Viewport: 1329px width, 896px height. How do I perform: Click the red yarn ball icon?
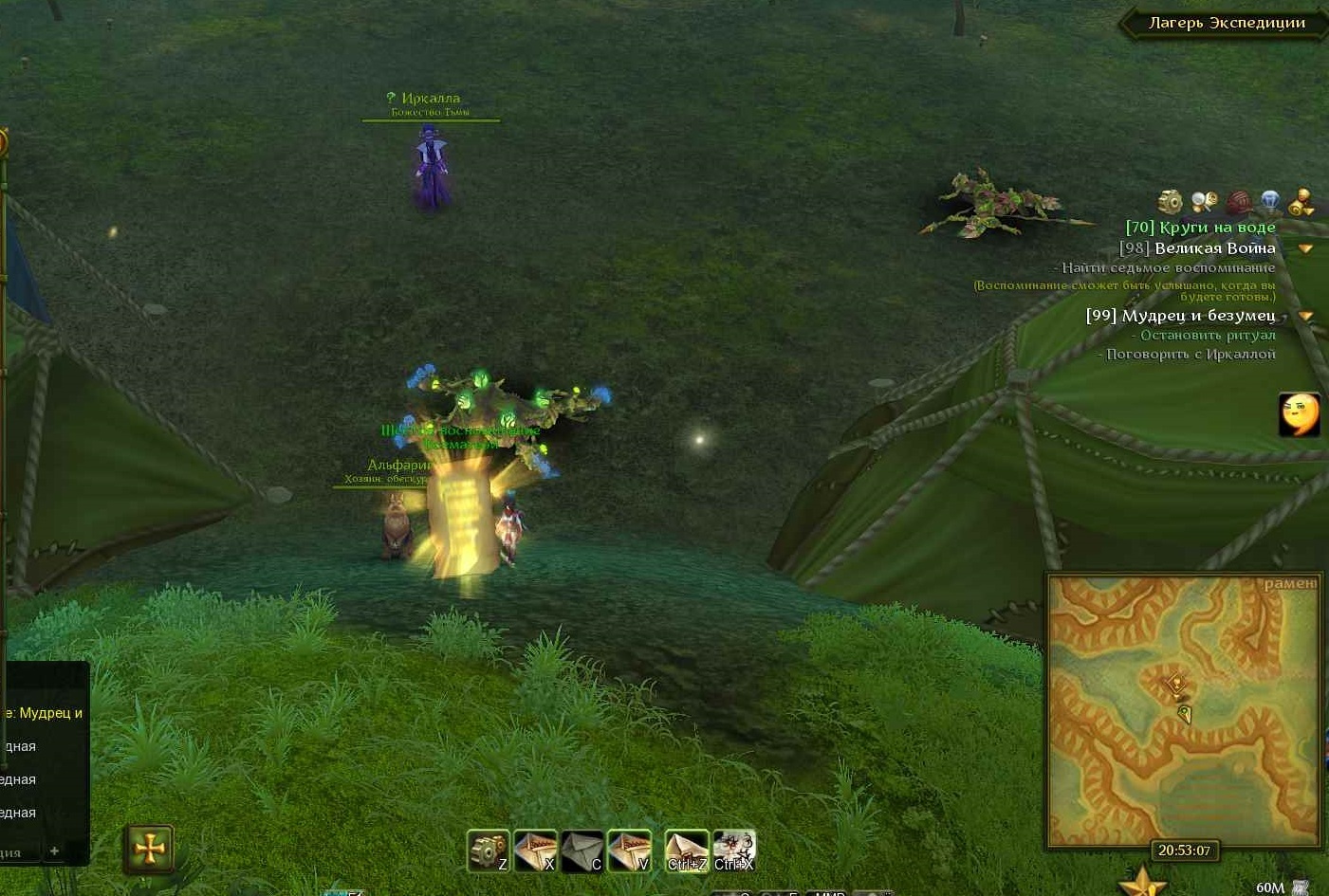pyautogui.click(x=1238, y=202)
